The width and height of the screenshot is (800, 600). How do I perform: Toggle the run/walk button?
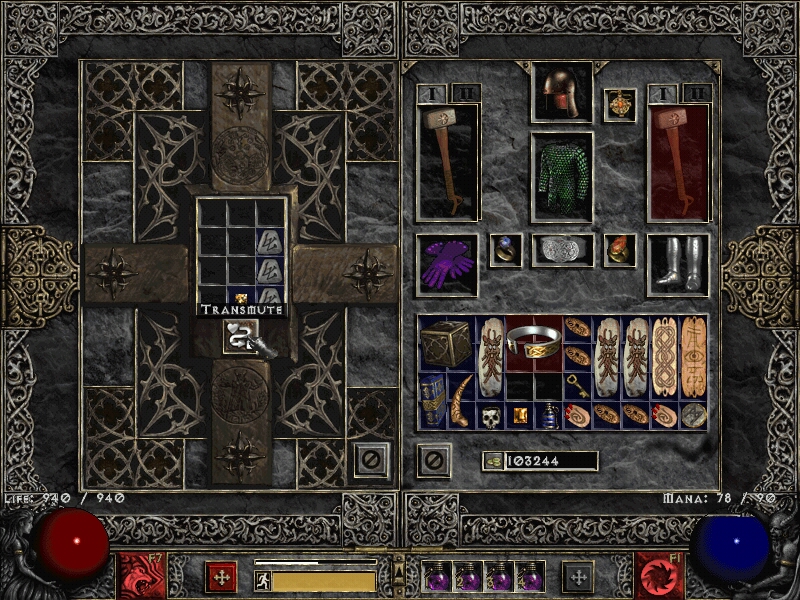[x=260, y=580]
